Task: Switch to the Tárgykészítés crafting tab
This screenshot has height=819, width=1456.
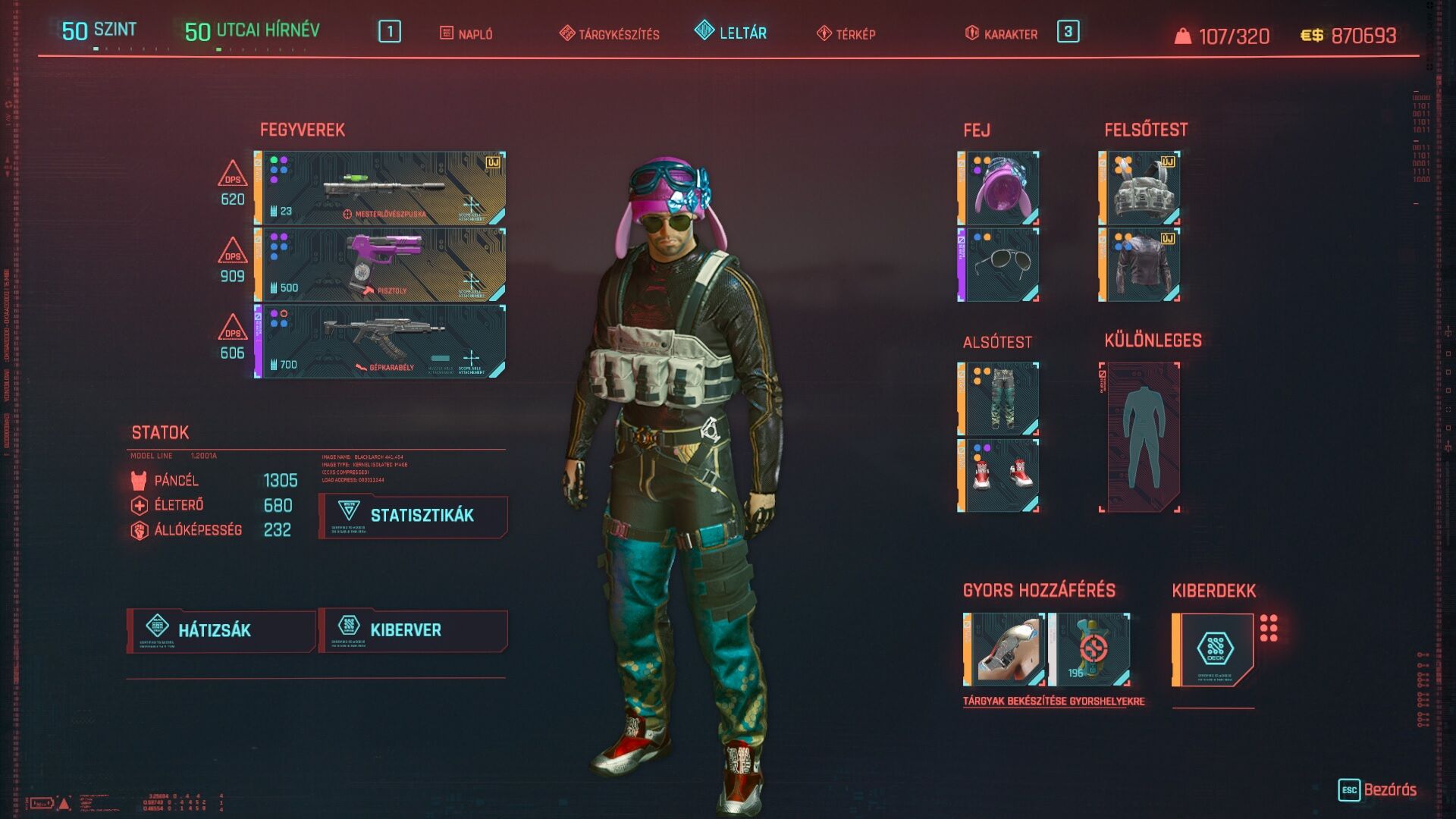Action: (x=610, y=34)
